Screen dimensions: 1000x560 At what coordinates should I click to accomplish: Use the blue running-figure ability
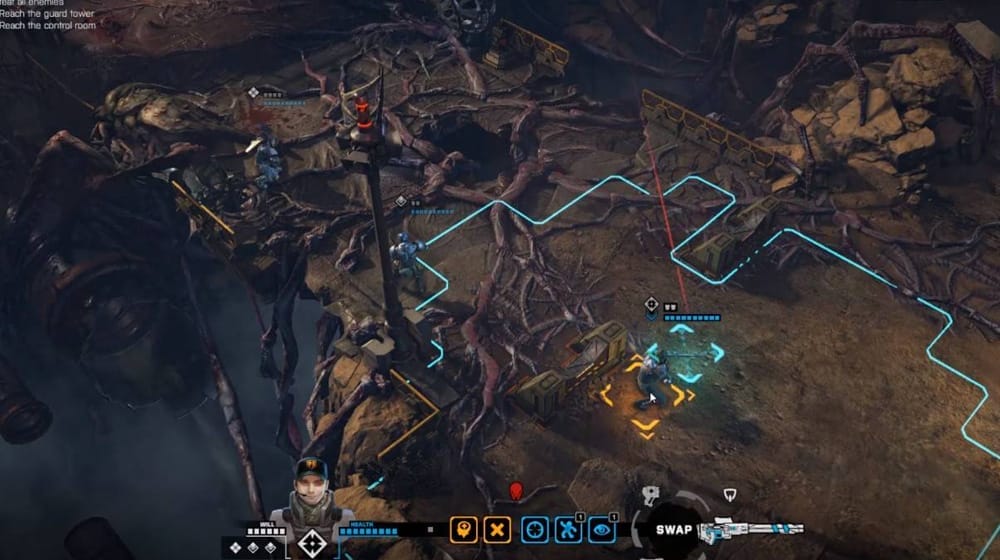point(569,530)
